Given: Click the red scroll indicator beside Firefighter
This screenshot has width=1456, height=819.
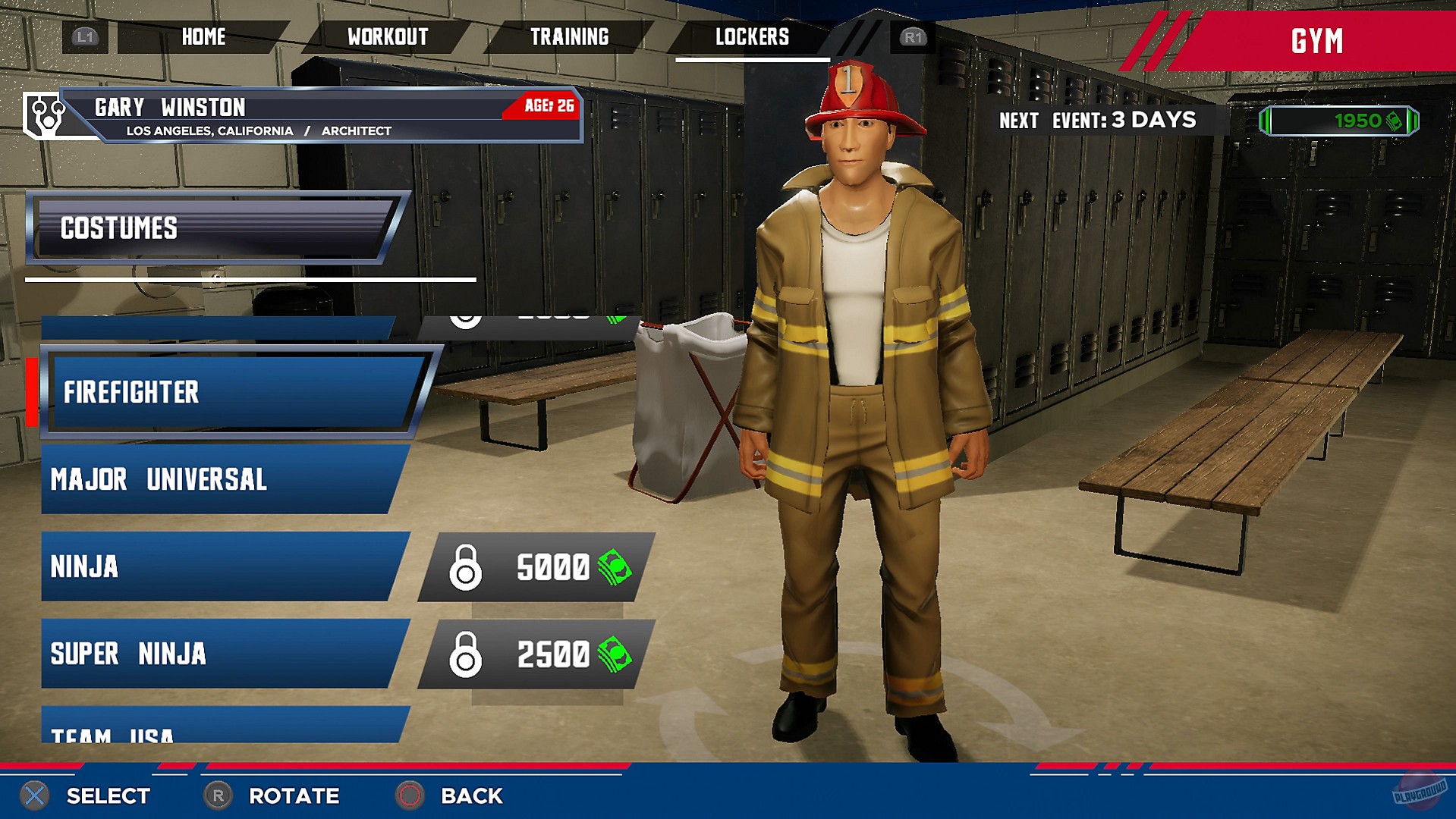Looking at the screenshot, I should [31, 393].
